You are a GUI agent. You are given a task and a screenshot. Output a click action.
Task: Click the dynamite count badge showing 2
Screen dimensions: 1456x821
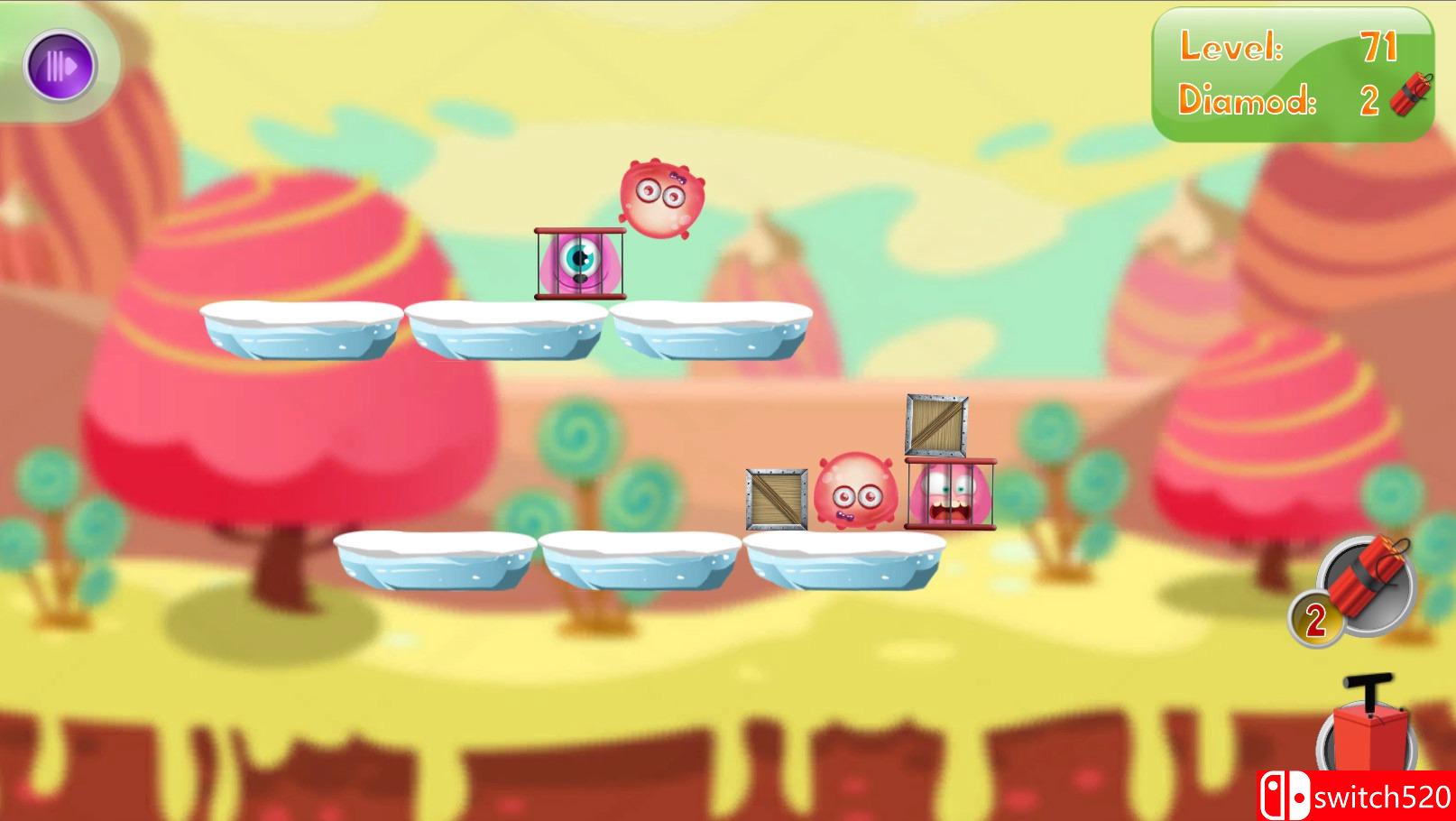tap(1316, 618)
